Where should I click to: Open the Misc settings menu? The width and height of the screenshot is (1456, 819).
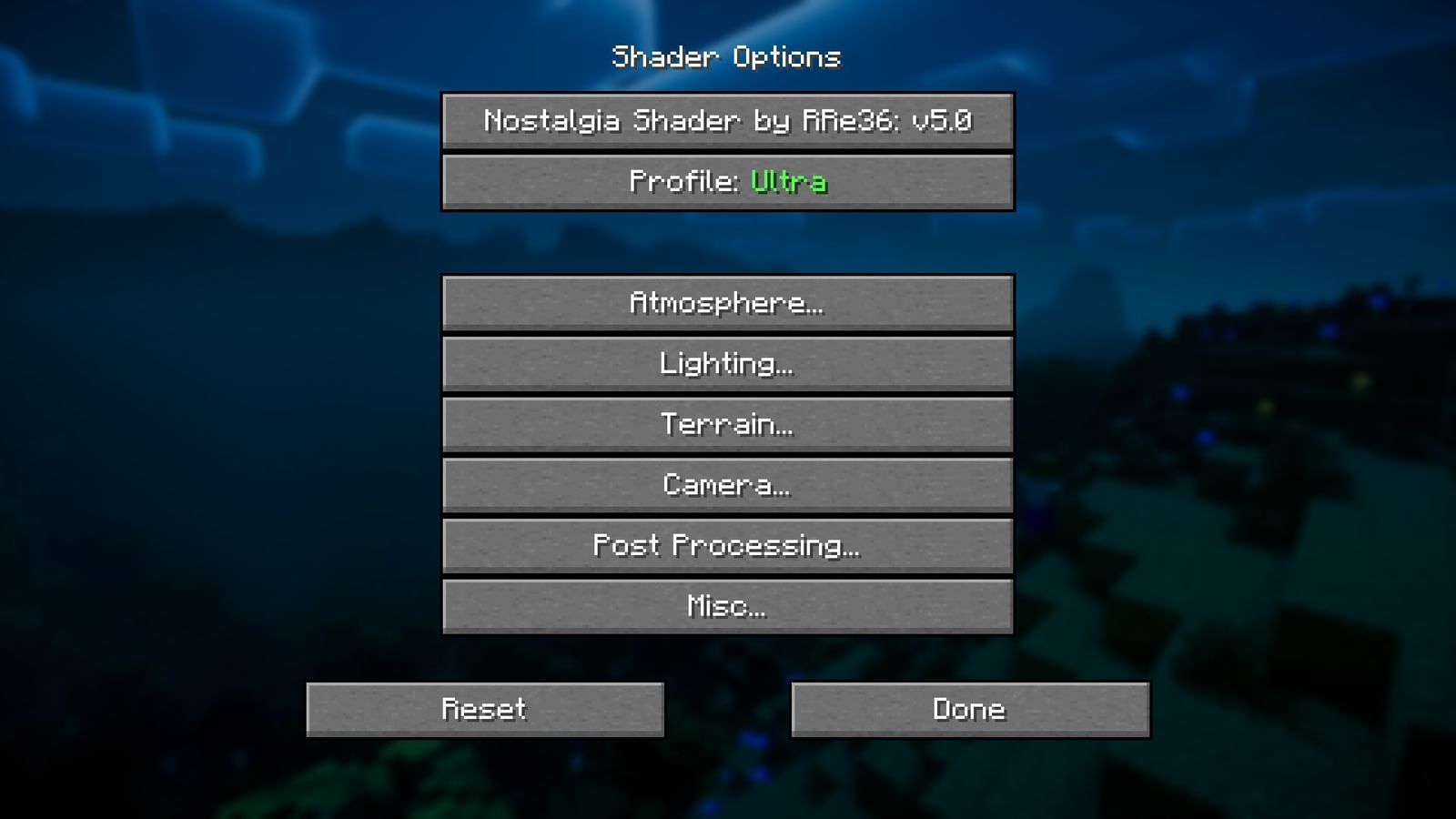tap(727, 605)
